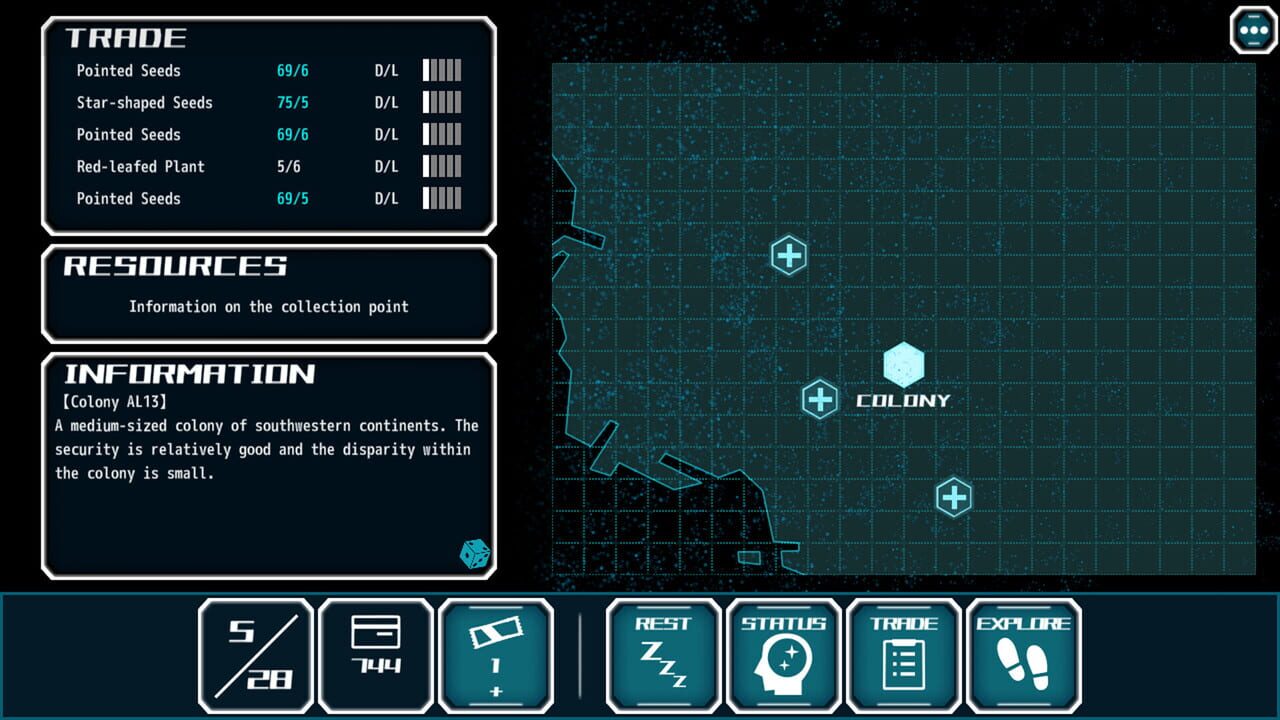Click the REST icon in the bottom bar
Viewport: 1280px width, 720px height.
coord(663,655)
